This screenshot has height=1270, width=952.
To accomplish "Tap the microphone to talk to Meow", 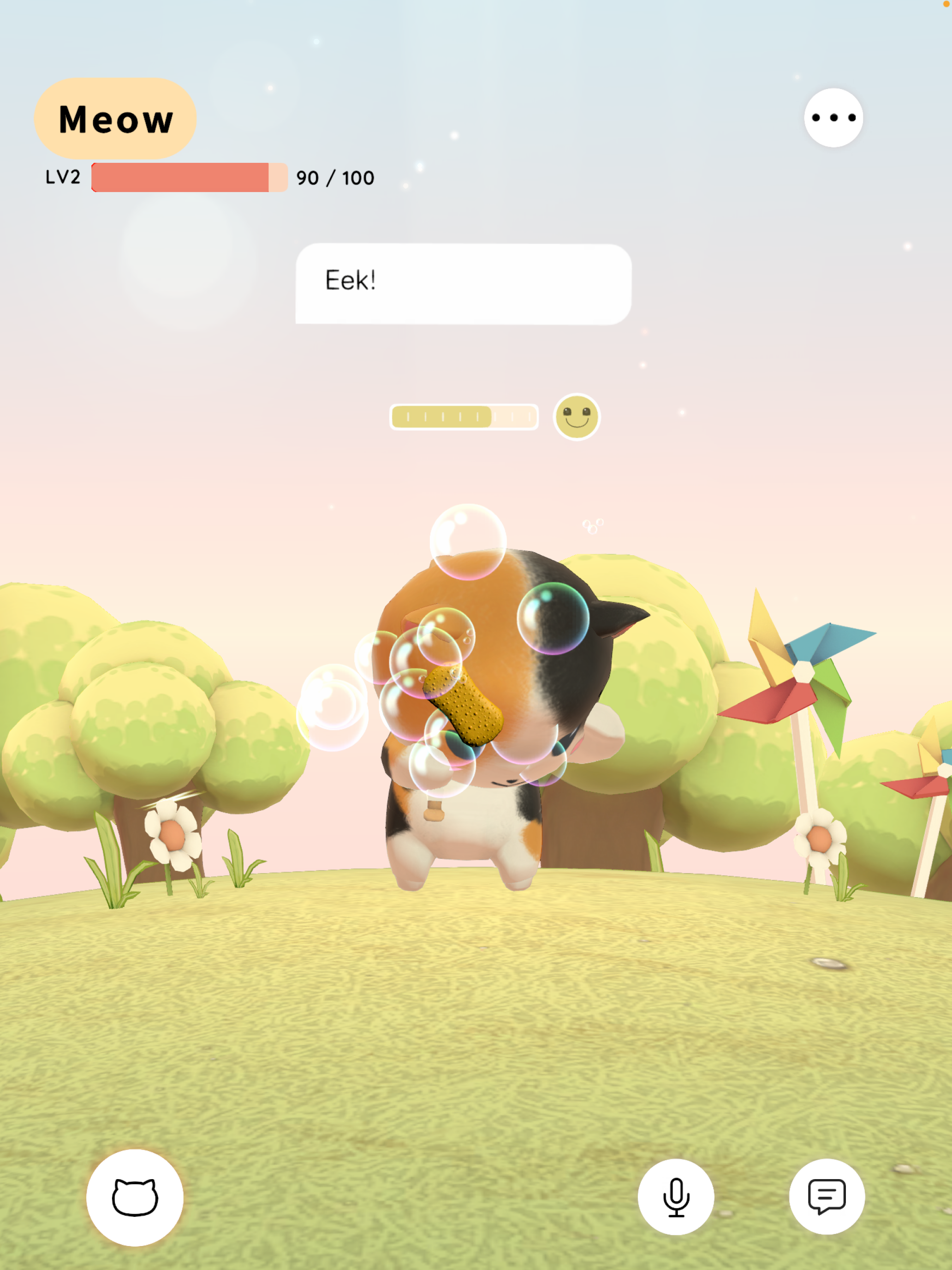I will 676,1197.
